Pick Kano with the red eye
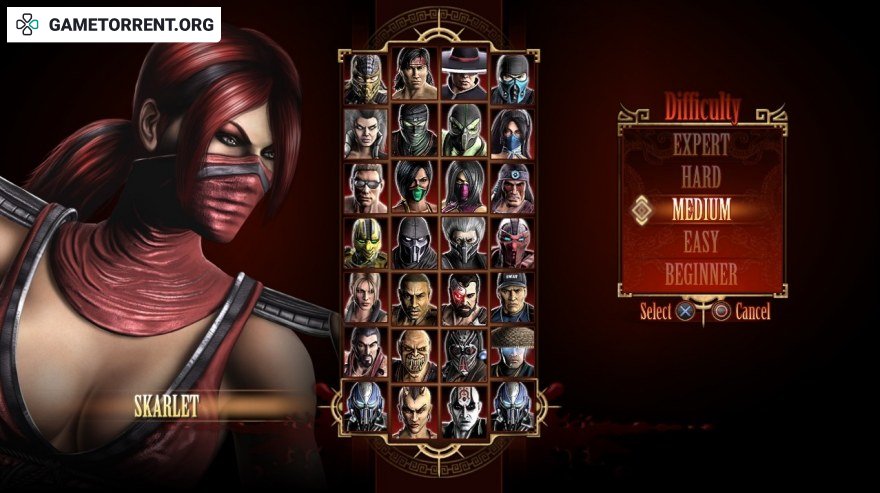The width and height of the screenshot is (880, 493). coord(463,297)
